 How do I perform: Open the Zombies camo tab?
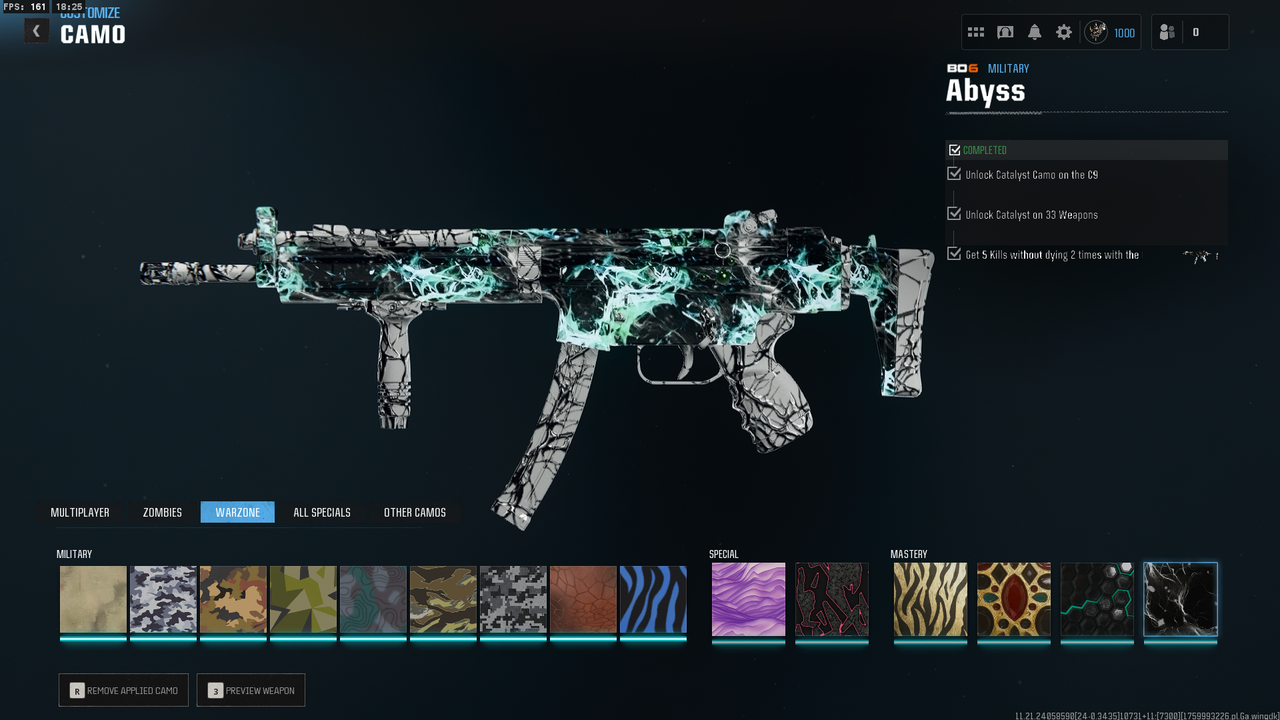[x=162, y=512]
